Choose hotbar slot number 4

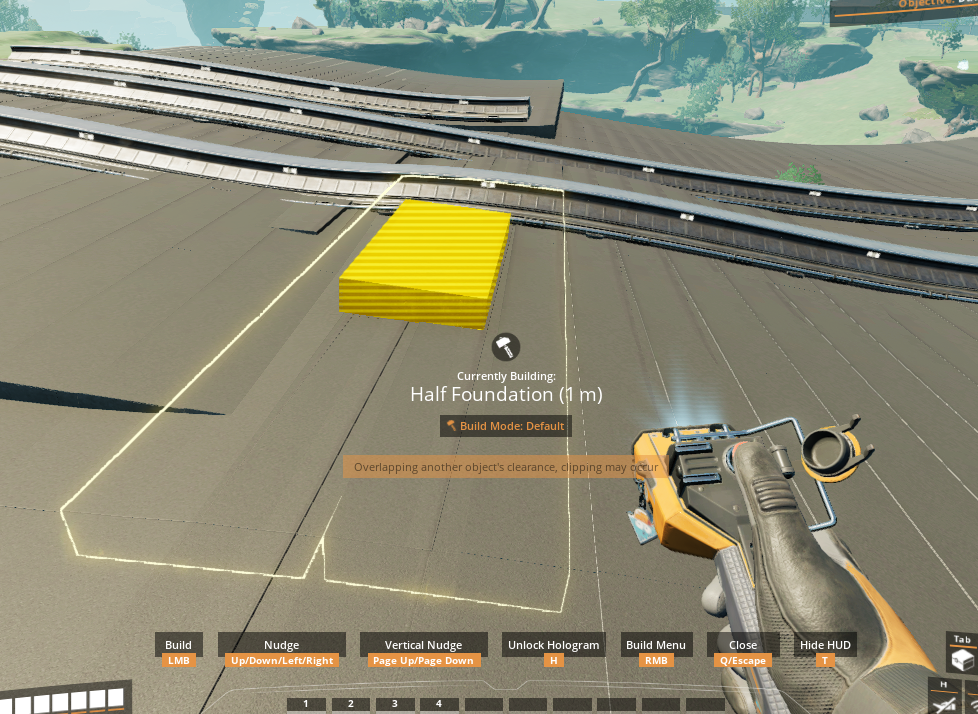click(439, 704)
